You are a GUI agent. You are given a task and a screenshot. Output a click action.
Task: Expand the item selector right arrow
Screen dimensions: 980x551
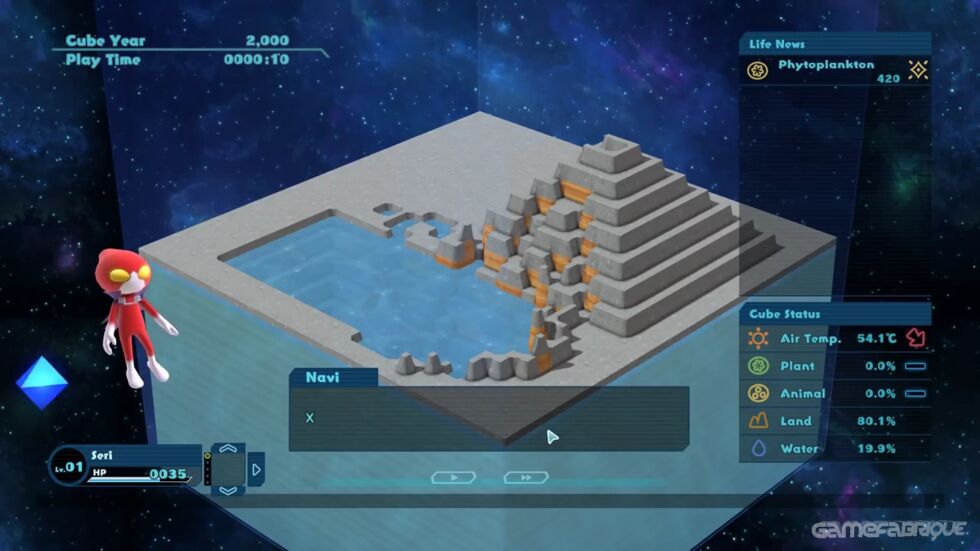256,469
